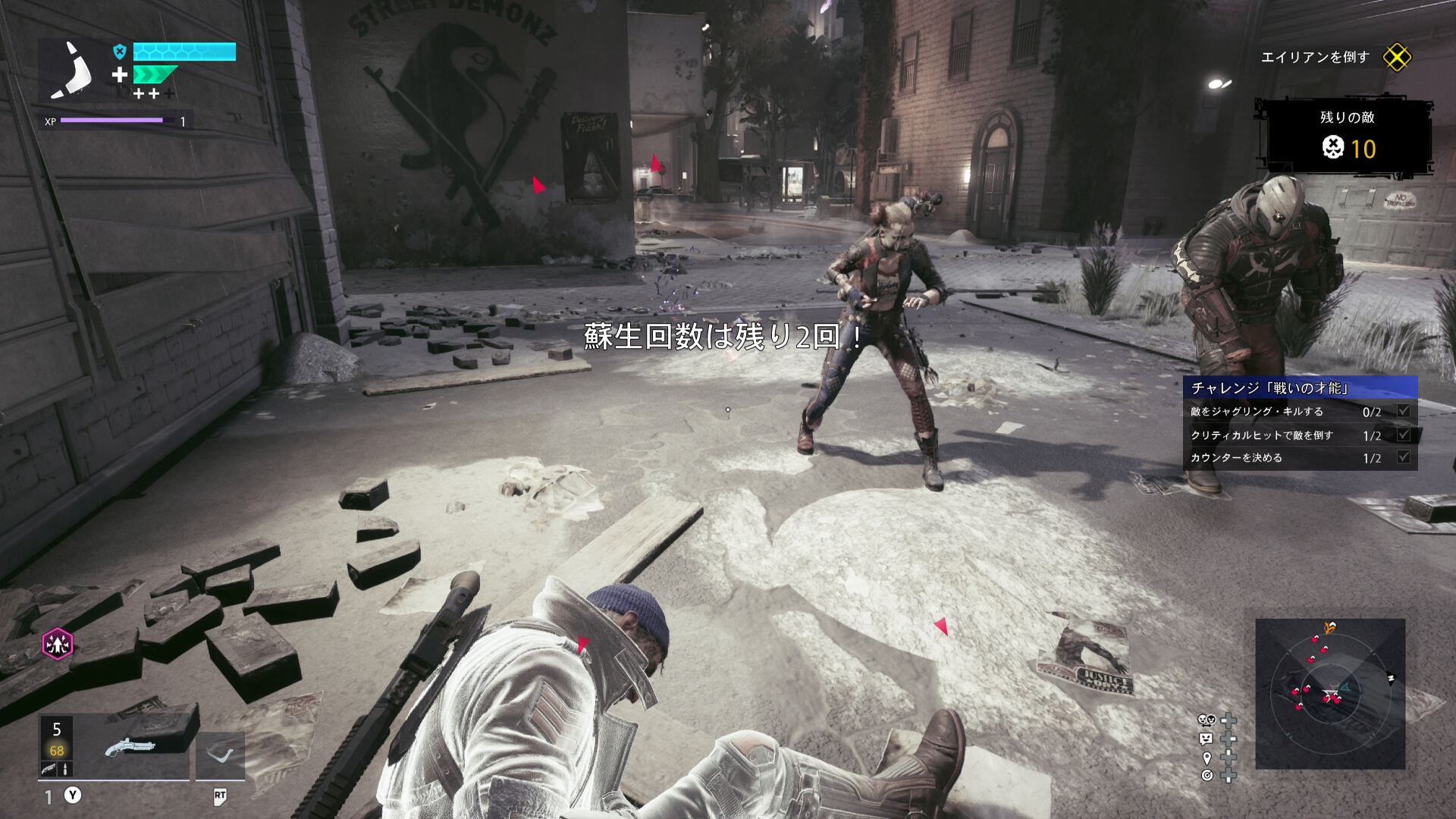
Task: Open the エイリアンを倒す objective tracker
Action: coord(1315,58)
